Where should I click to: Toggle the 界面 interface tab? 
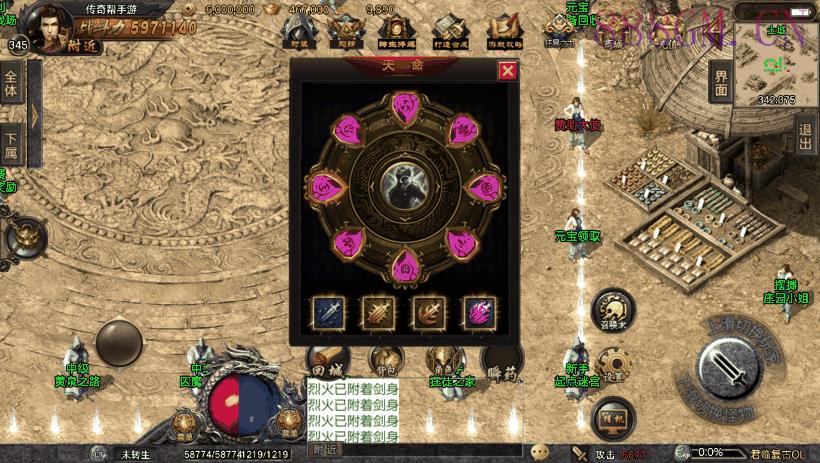(x=721, y=84)
